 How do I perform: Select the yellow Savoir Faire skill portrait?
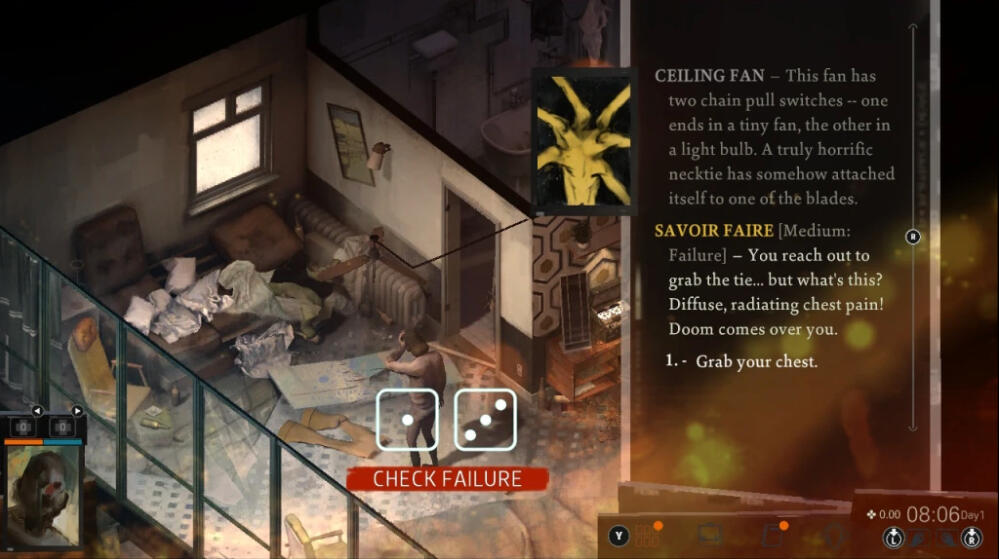click(x=582, y=141)
